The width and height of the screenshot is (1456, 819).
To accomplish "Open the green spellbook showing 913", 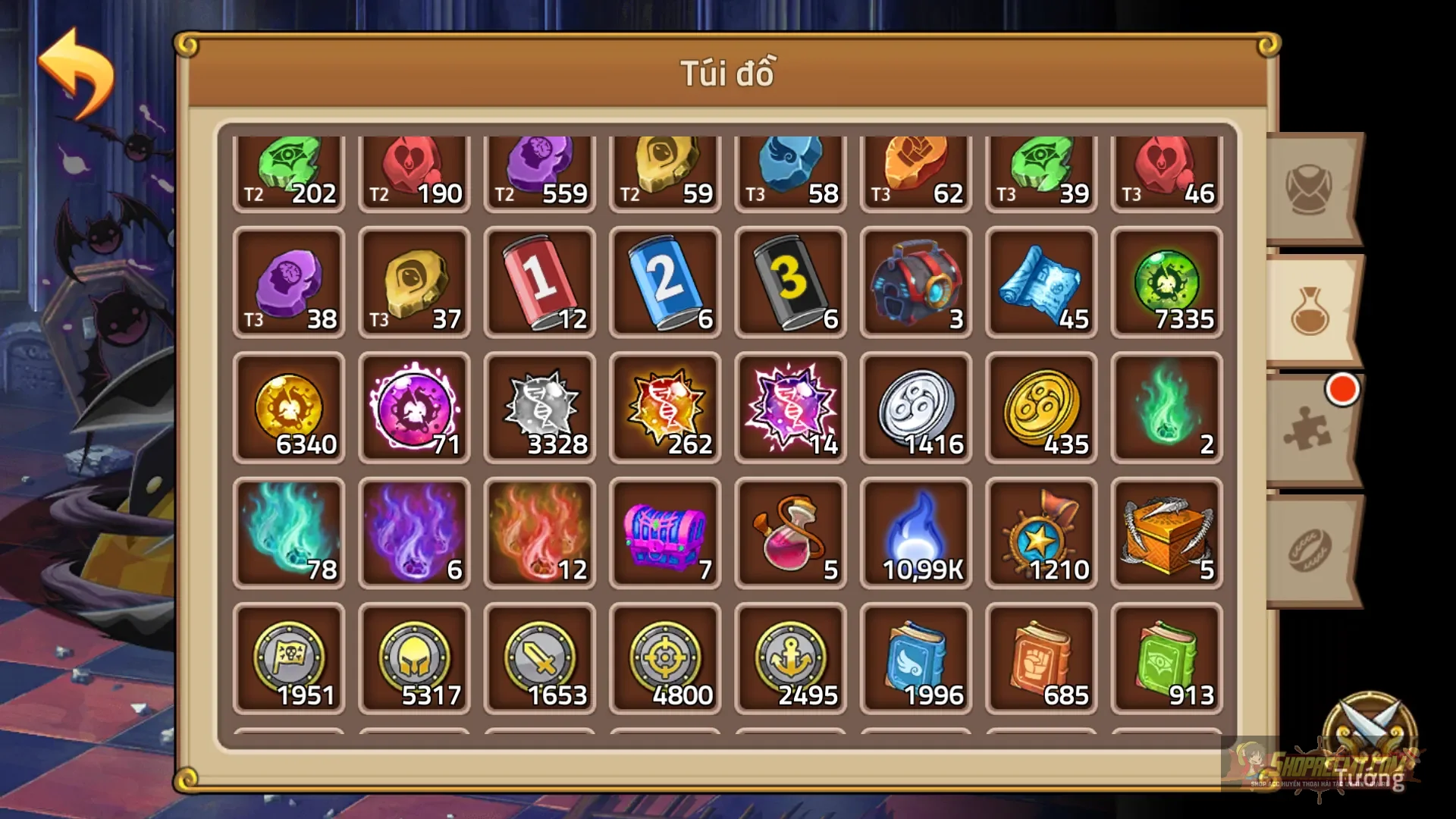I will pyautogui.click(x=1166, y=656).
